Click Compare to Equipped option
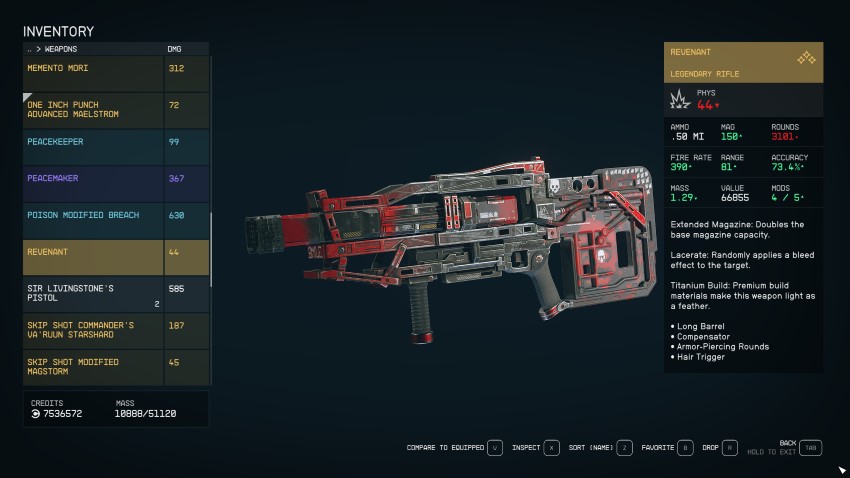Image resolution: width=850 pixels, height=478 pixels. [x=454, y=448]
